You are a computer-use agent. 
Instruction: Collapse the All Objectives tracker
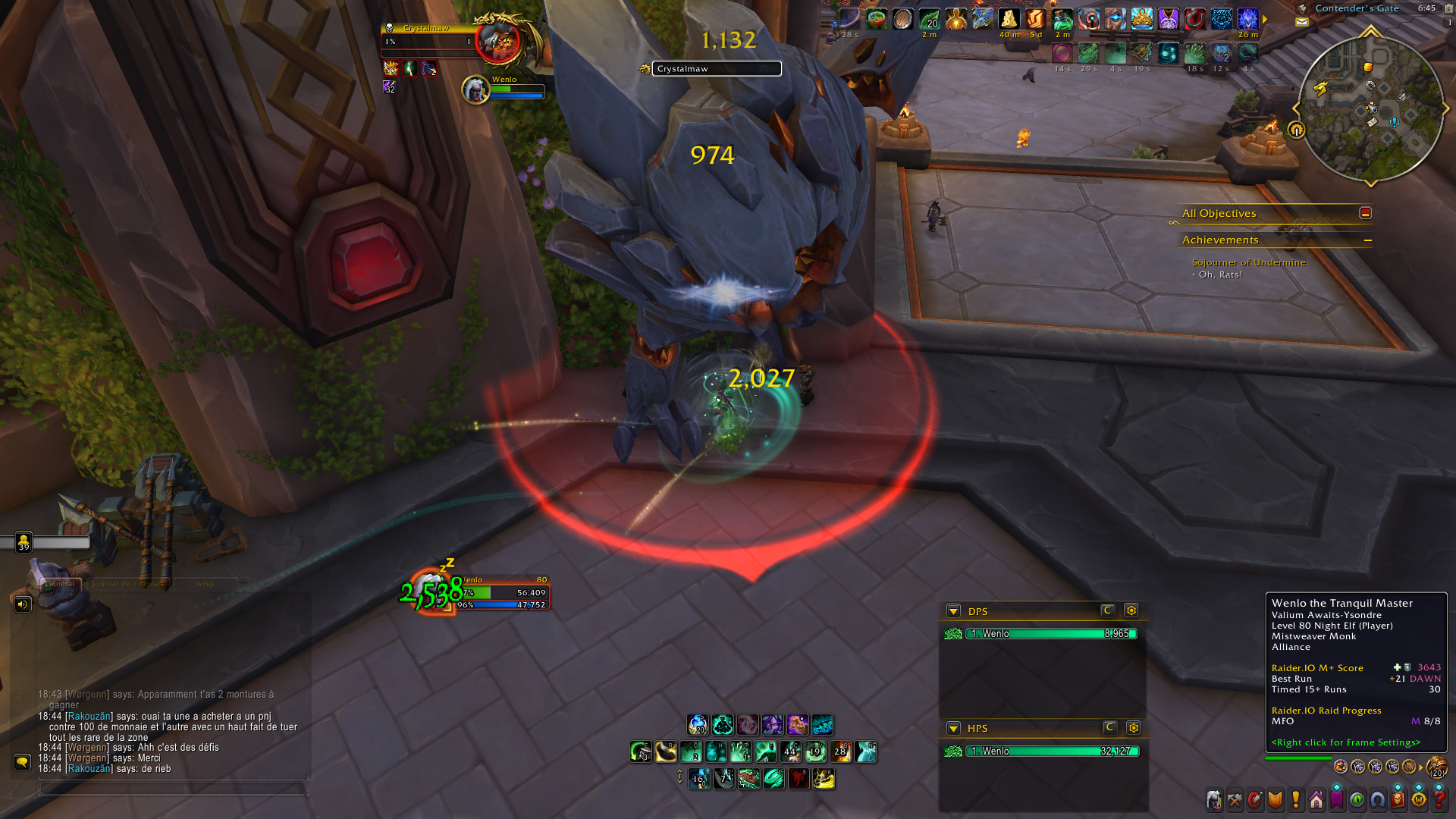point(1365,213)
